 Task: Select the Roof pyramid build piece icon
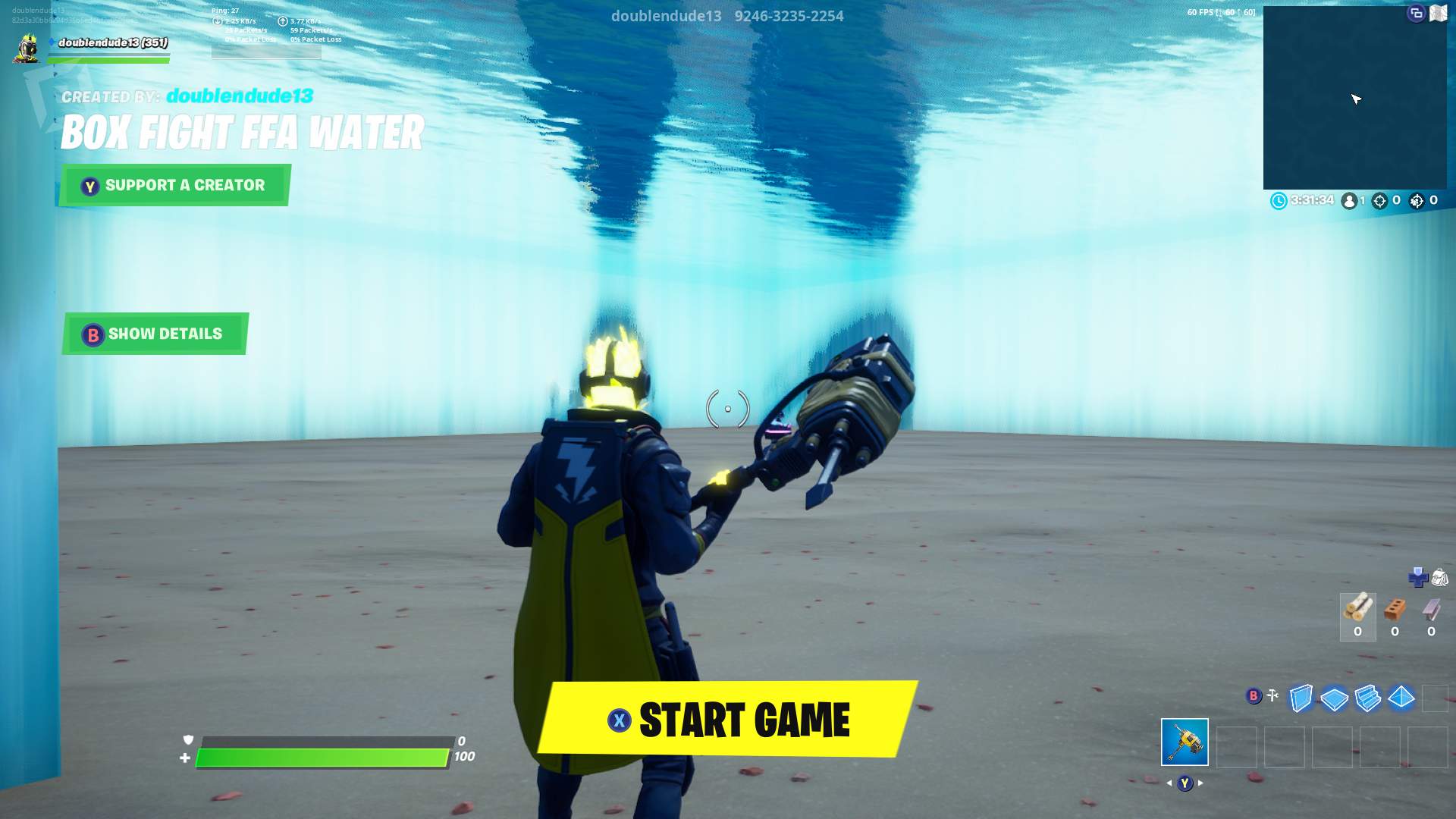1401,695
